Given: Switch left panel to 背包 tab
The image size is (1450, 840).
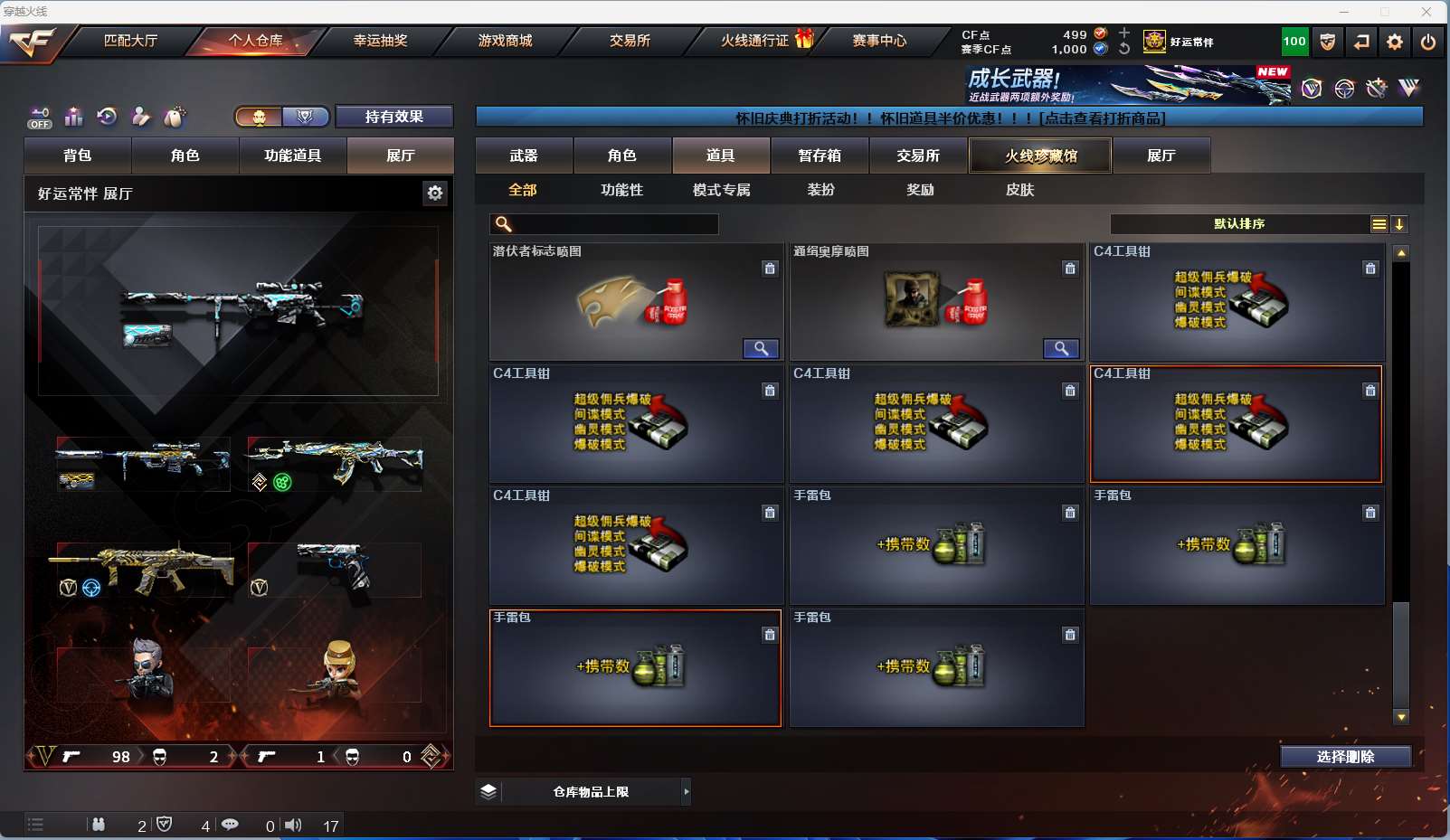Looking at the screenshot, I should [78, 156].
